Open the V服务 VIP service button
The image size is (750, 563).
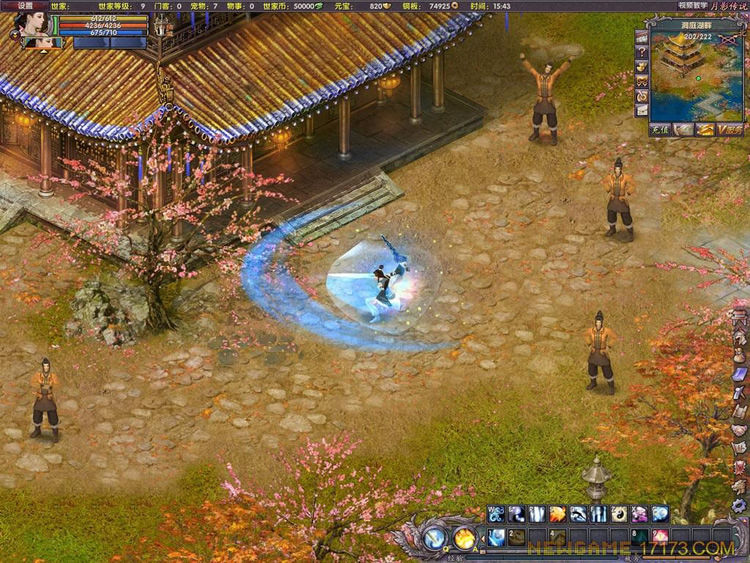click(730, 129)
